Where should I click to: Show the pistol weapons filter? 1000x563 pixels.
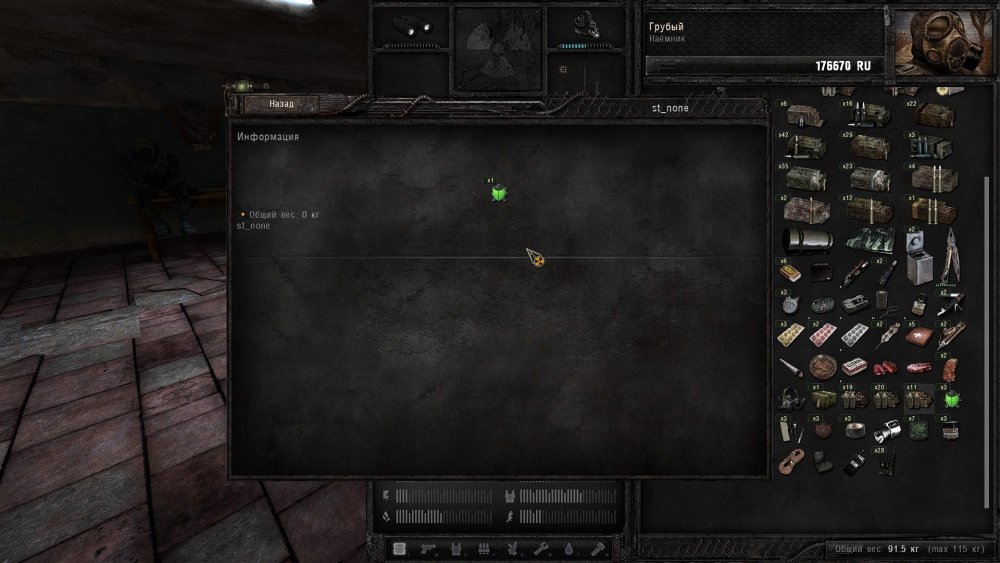coord(428,549)
